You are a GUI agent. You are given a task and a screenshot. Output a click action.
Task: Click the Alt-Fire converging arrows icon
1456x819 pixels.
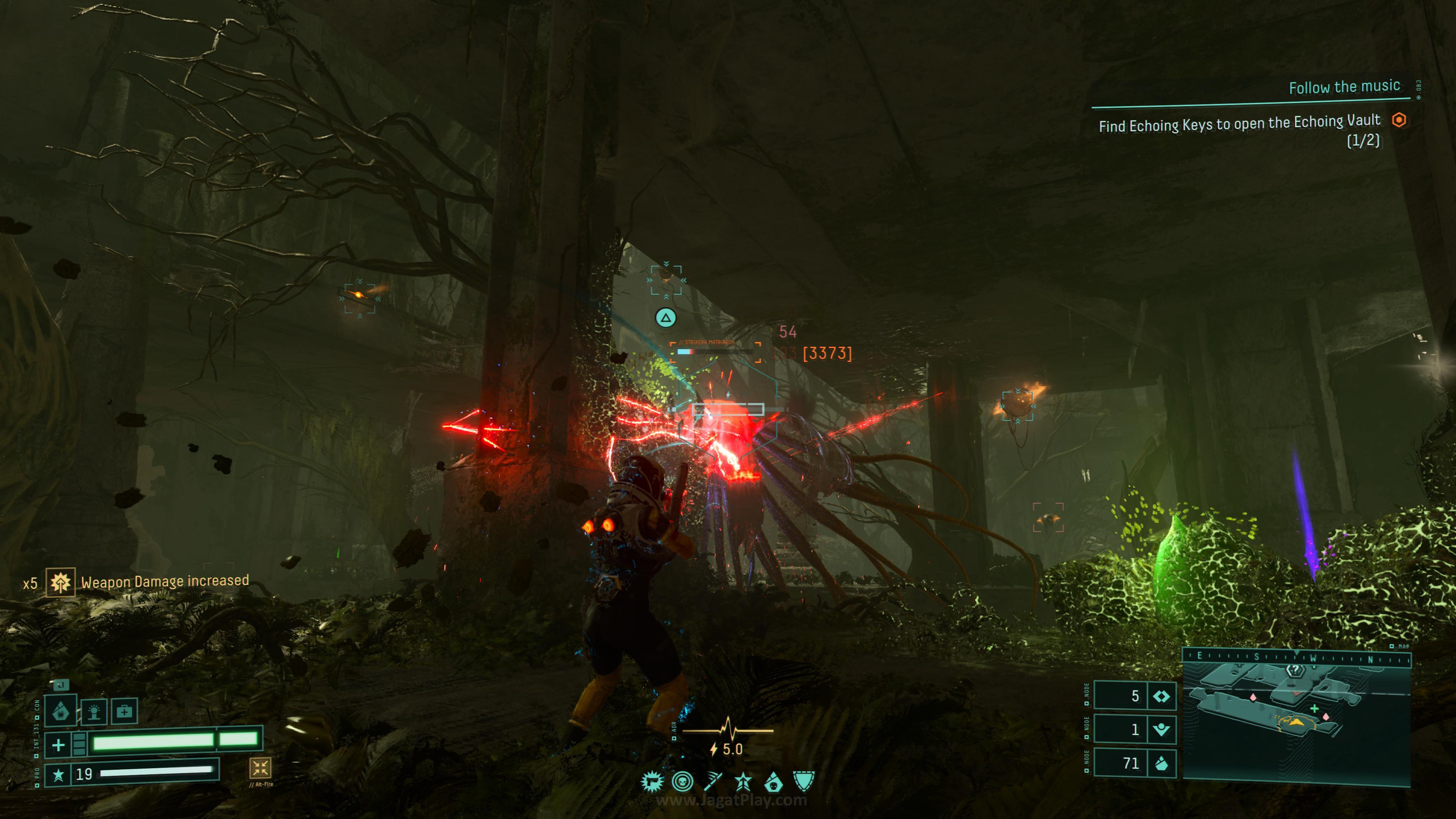point(260,767)
